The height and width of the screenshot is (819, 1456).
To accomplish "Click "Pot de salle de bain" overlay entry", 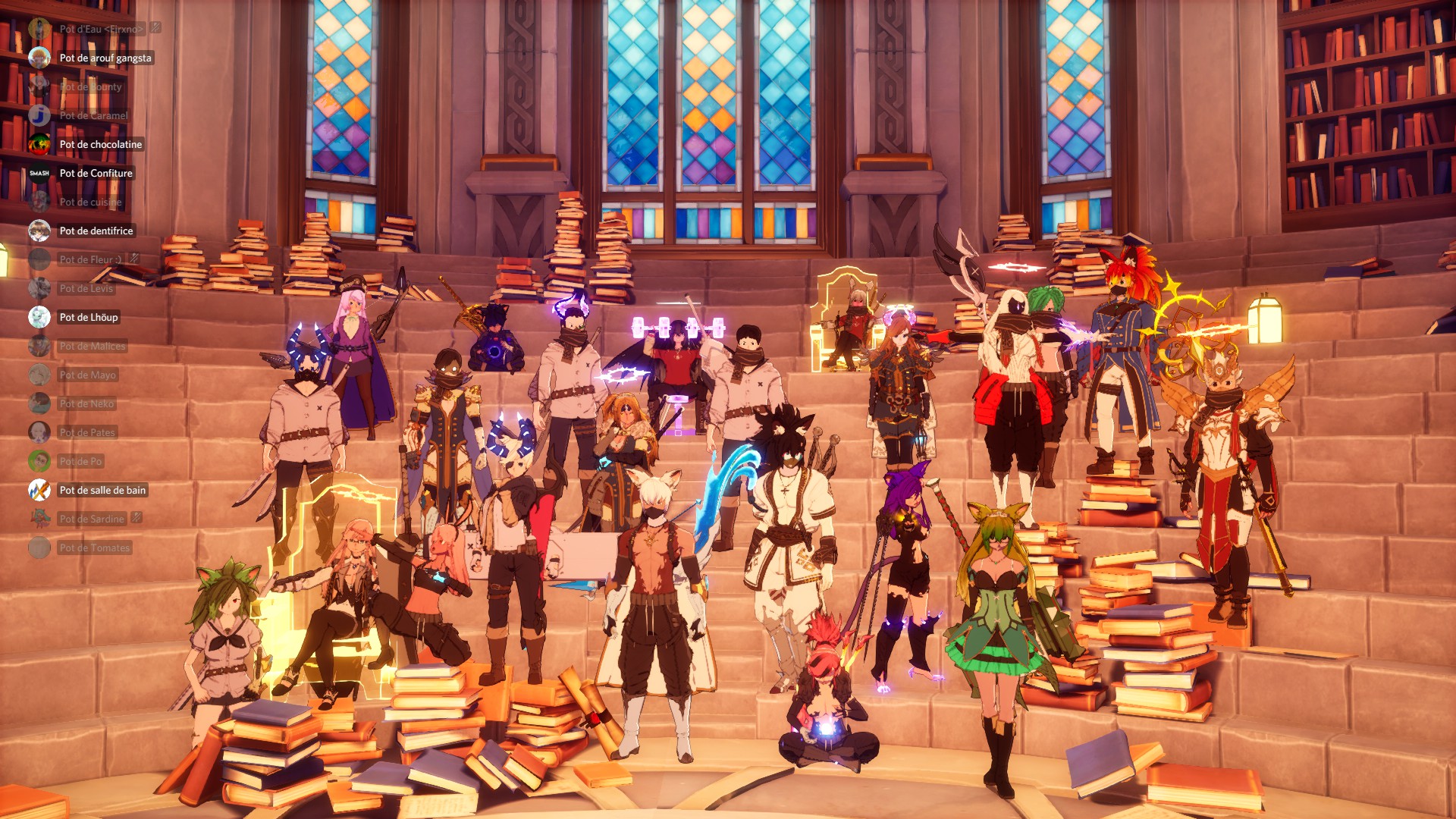I will [102, 490].
